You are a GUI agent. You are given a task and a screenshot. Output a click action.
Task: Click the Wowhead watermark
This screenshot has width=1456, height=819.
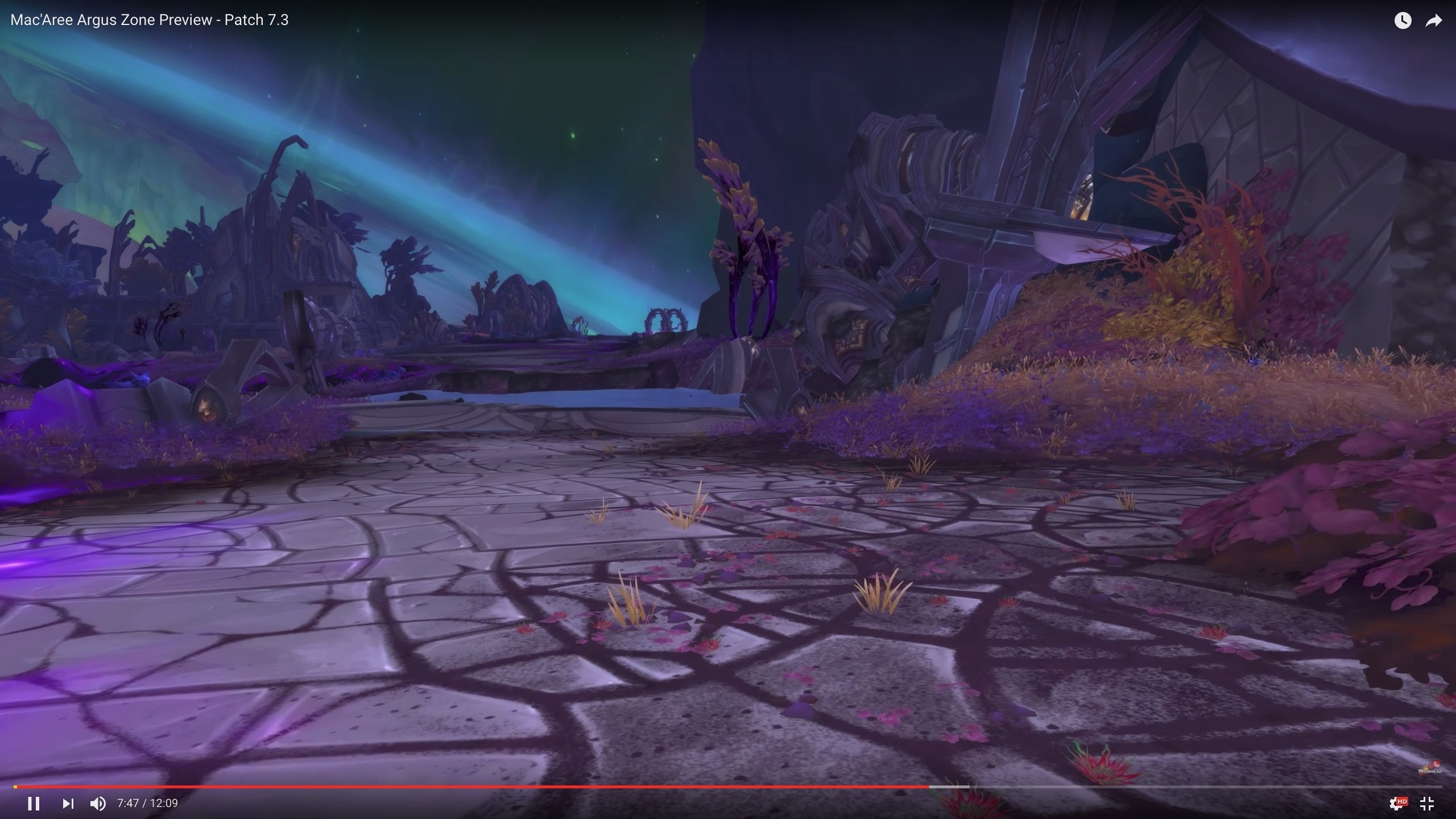point(1429,766)
